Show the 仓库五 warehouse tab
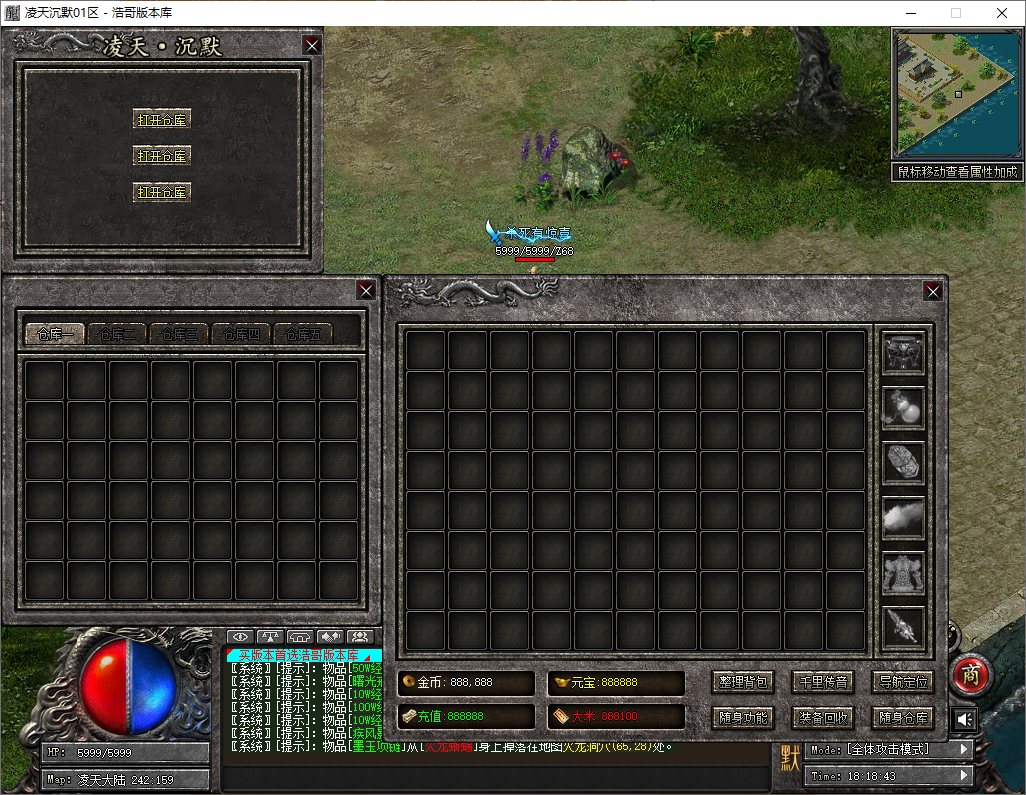Viewport: 1026px width, 795px height. pos(304,334)
